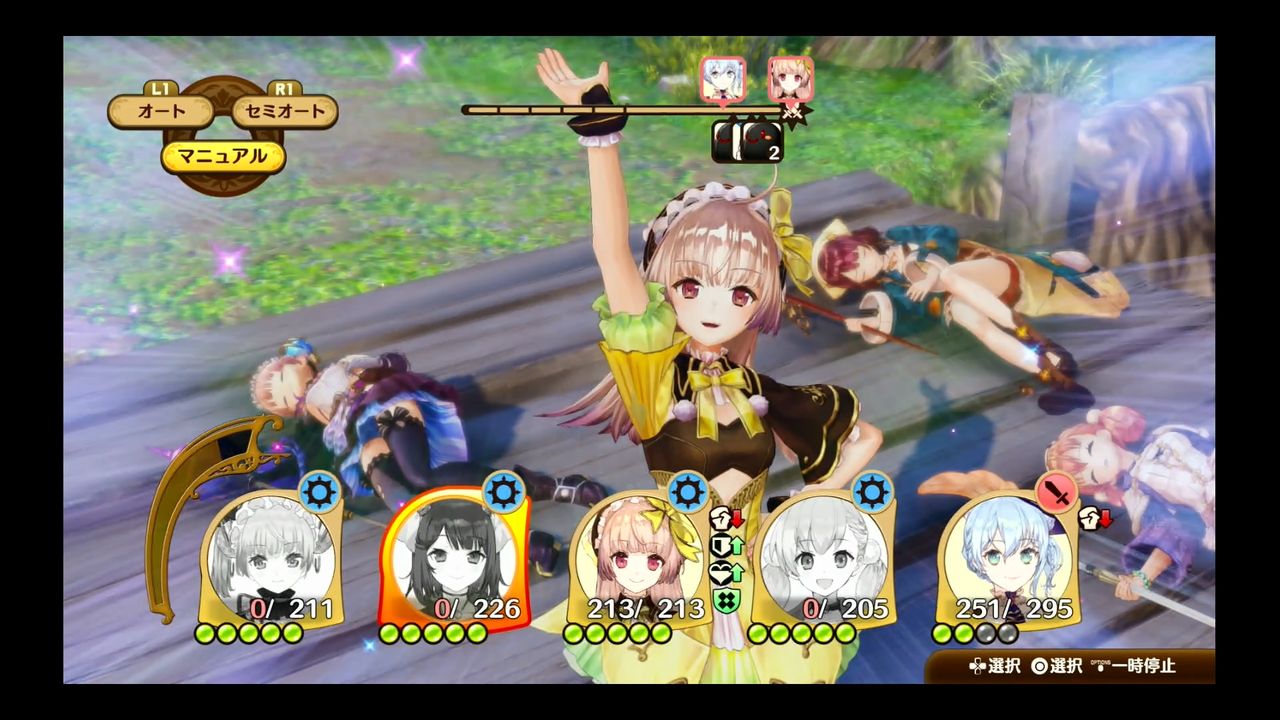
Task: Toggle セミオート mode with R1
Action: (x=284, y=112)
